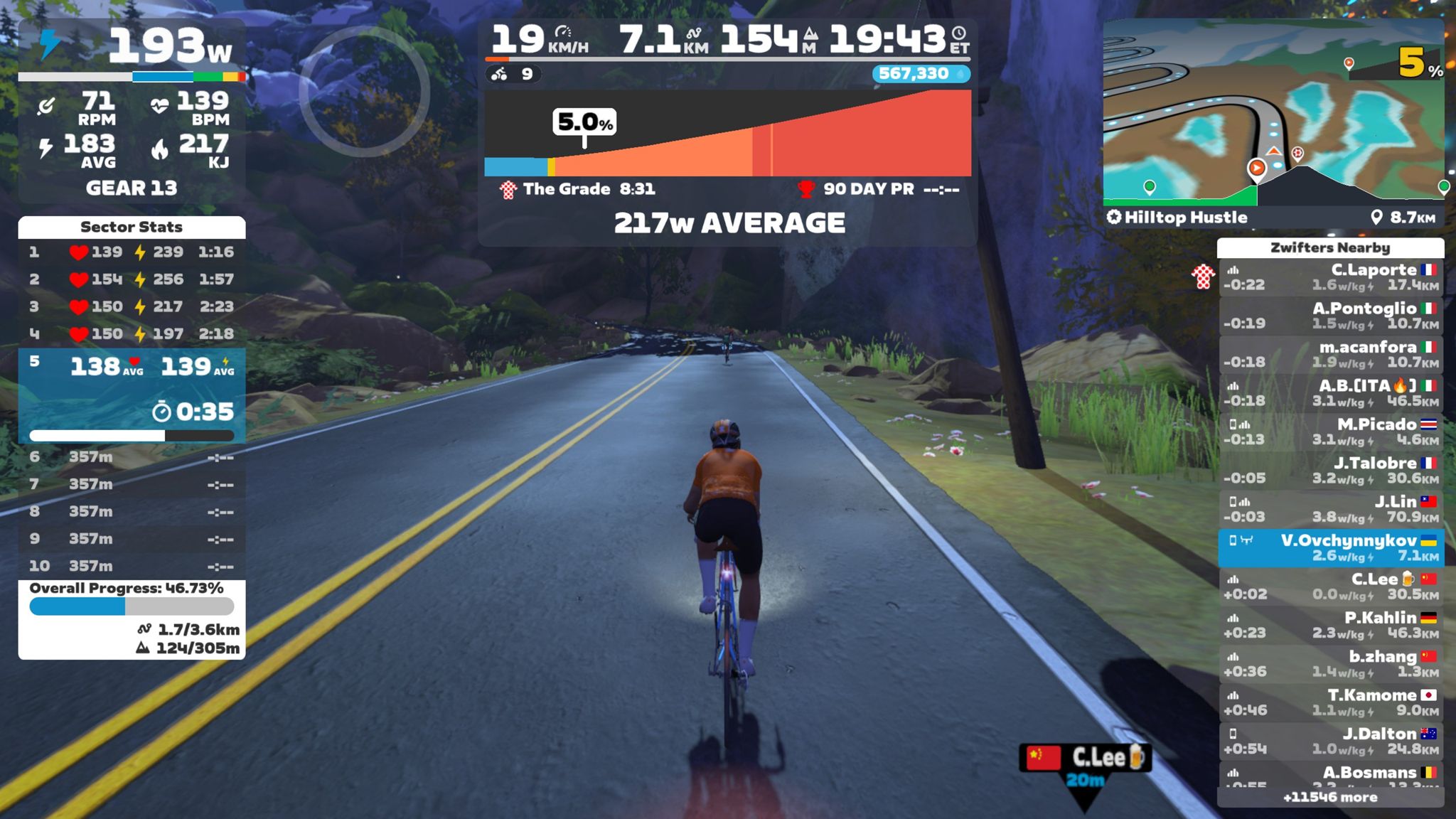Viewport: 1456px width, 819px height.
Task: Select the active sector 5 panel
Action: pyautogui.click(x=132, y=395)
